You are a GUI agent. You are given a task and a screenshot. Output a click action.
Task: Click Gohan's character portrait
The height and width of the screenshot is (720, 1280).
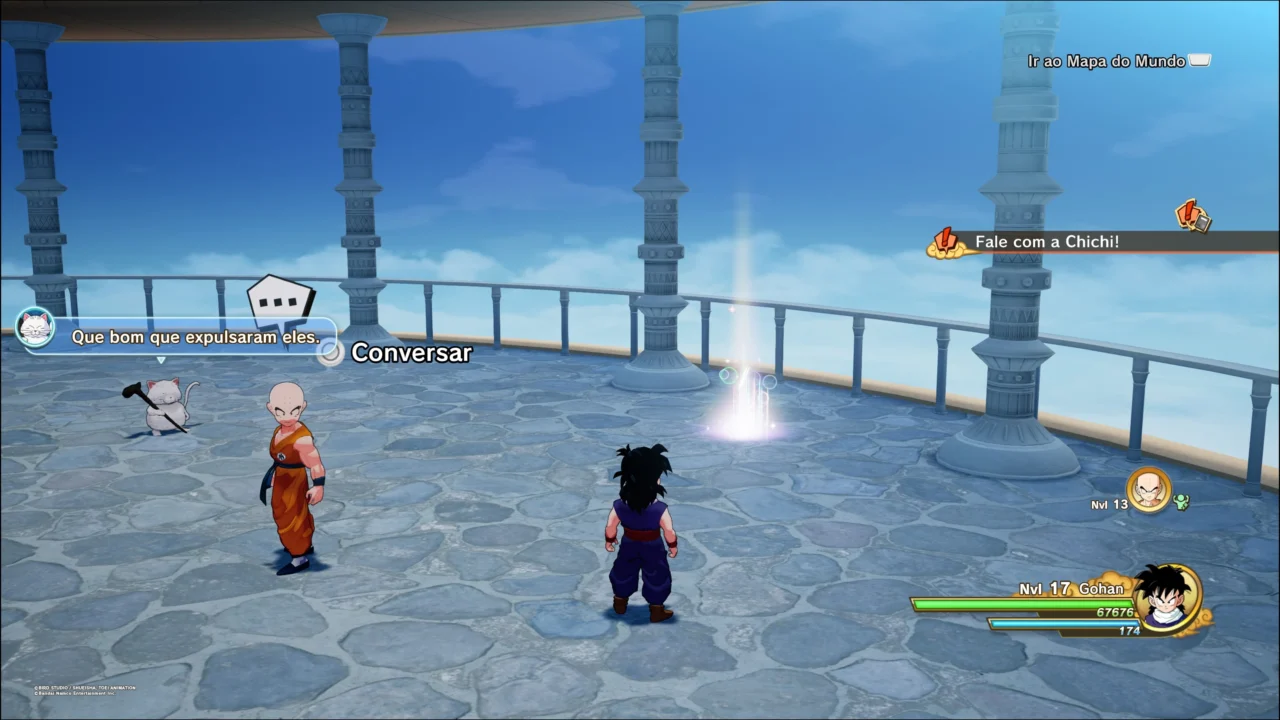1167,597
